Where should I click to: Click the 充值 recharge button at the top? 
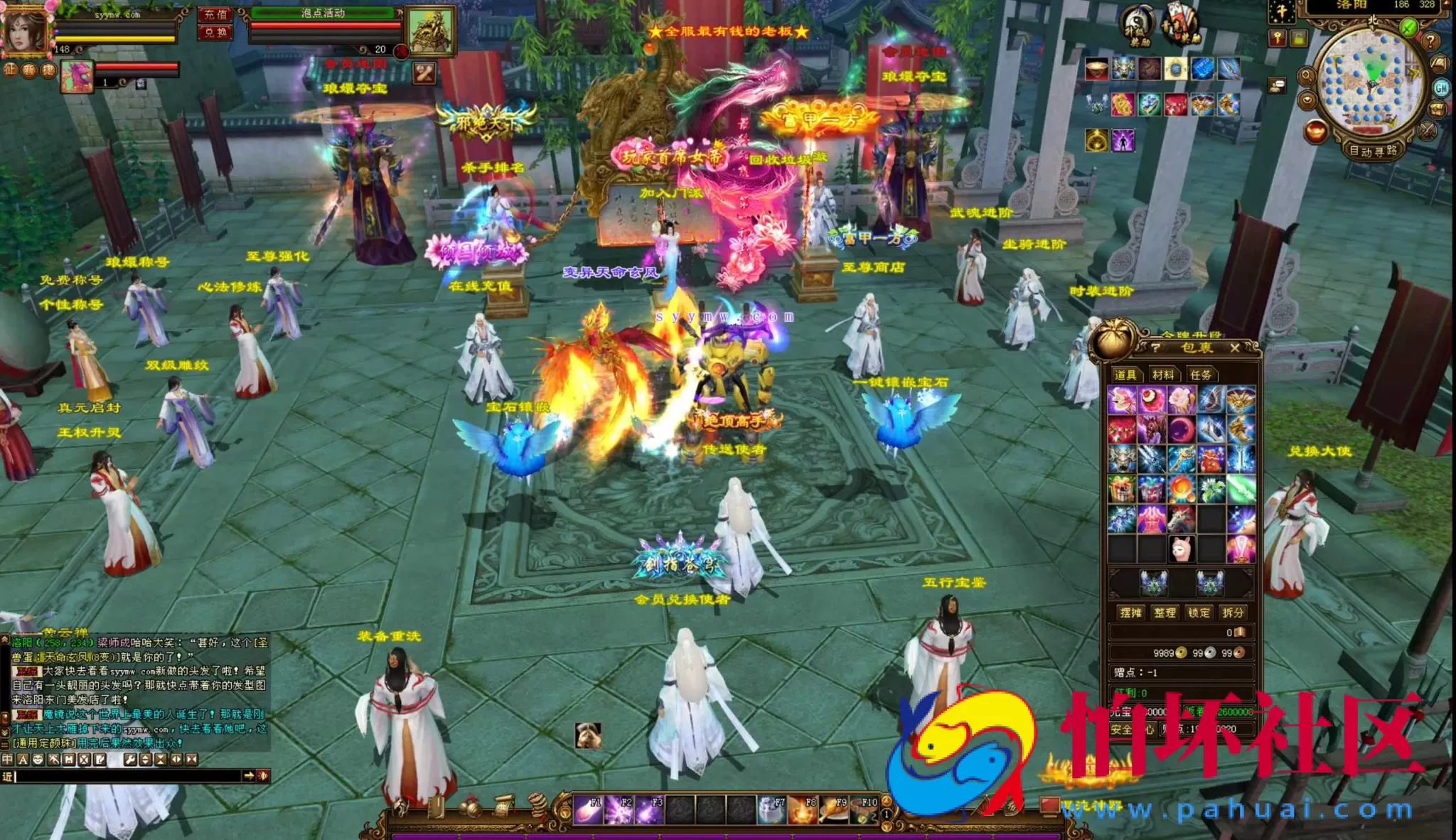coord(214,14)
